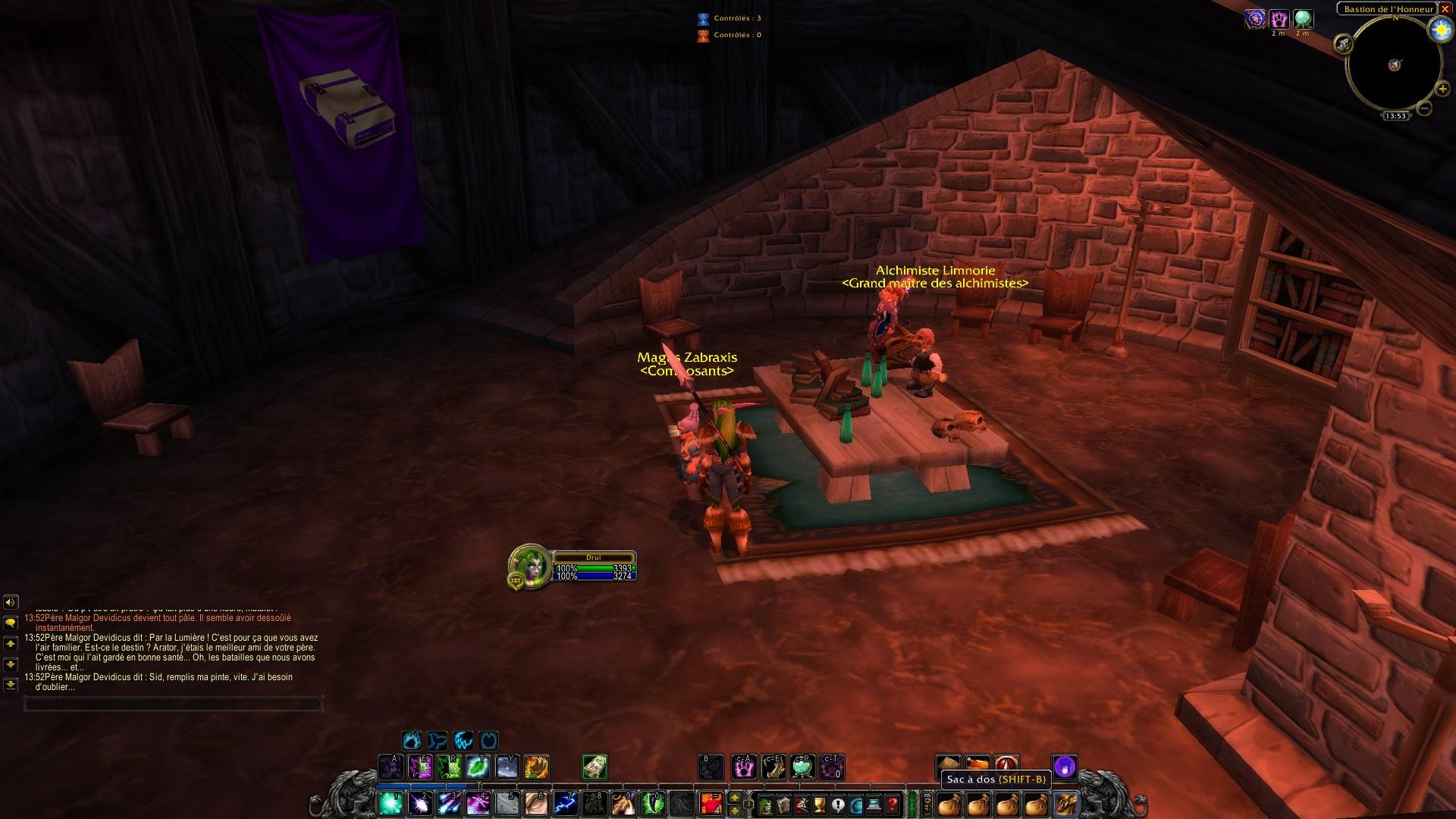Cast the spell in action slot 1
1456x819 pixels.
pyautogui.click(x=389, y=805)
